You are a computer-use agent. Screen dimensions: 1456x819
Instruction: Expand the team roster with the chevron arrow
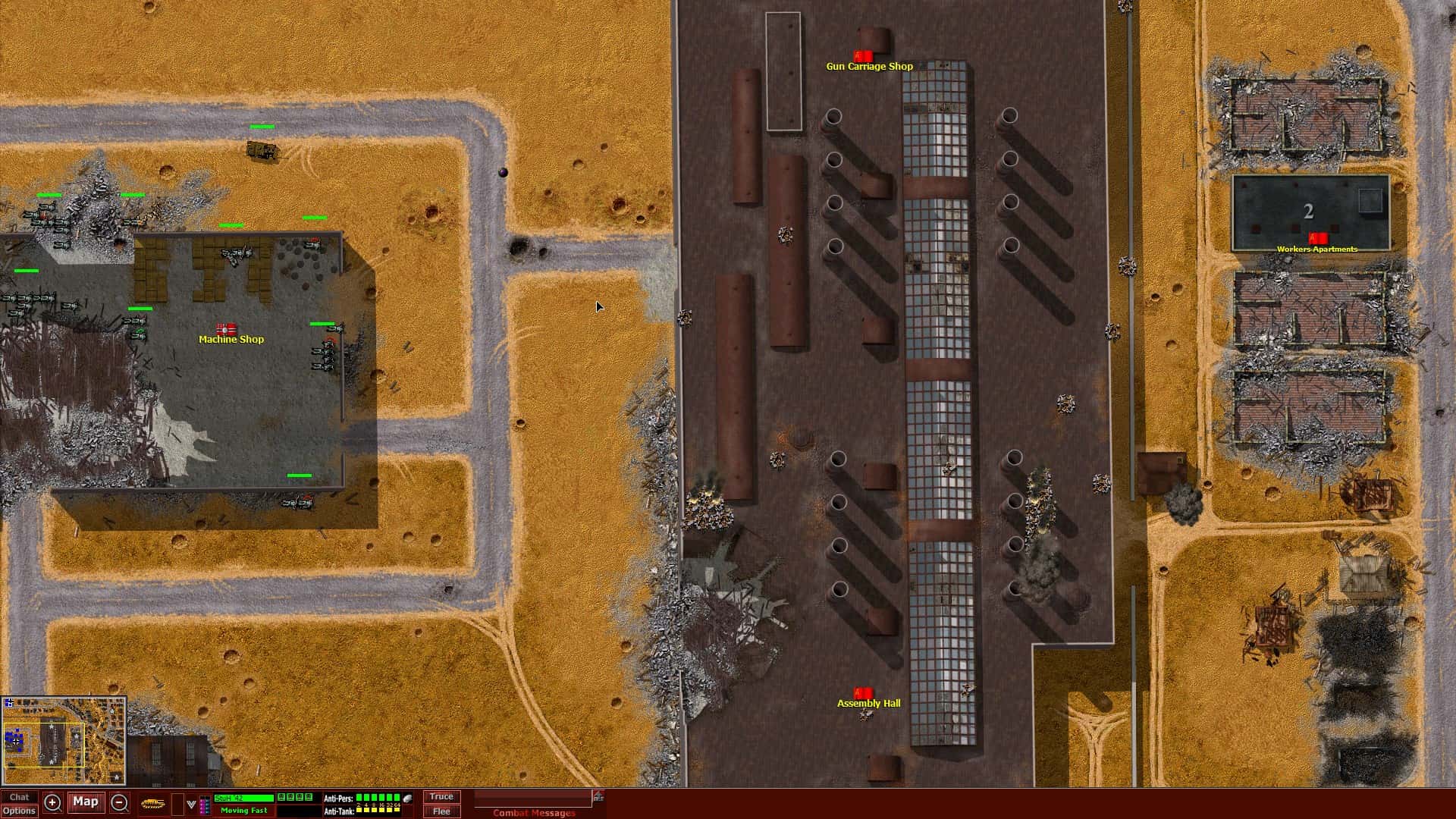pos(190,803)
